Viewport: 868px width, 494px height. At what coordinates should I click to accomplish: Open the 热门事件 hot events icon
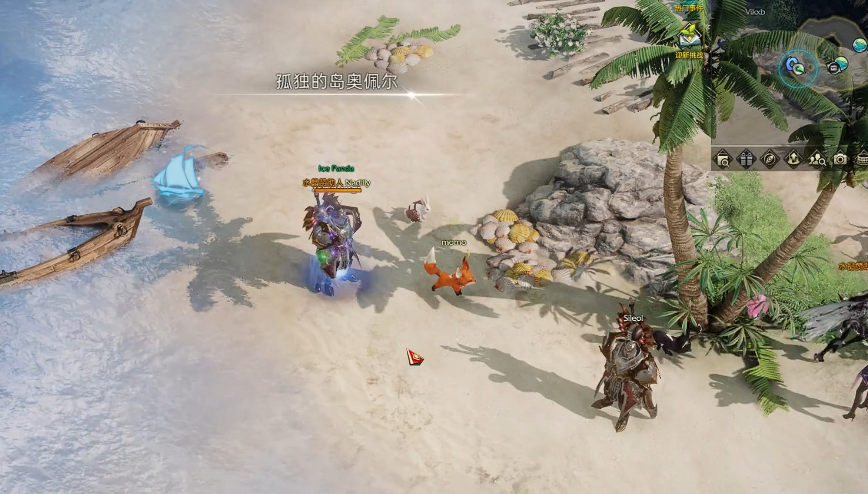(688, 8)
